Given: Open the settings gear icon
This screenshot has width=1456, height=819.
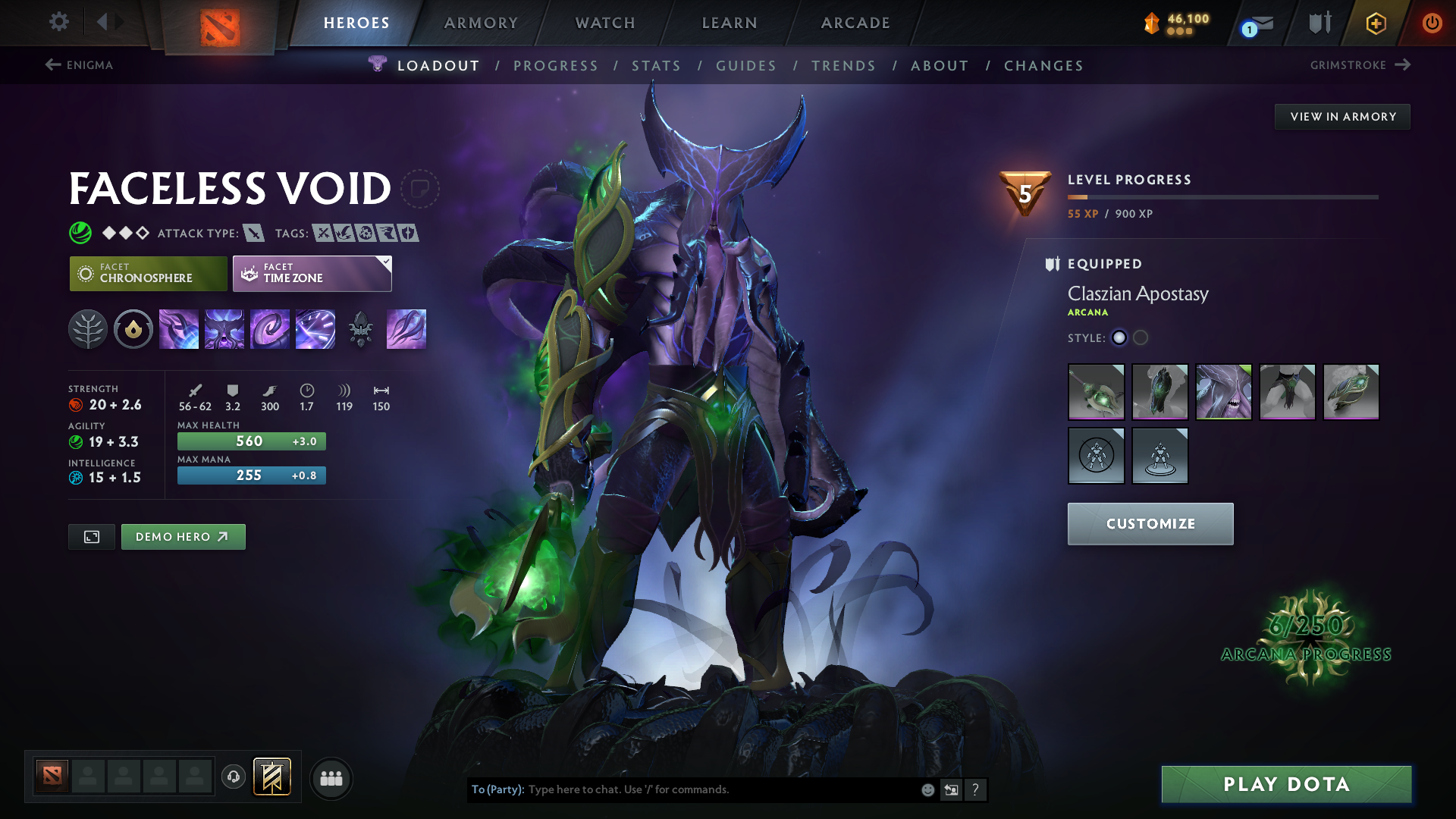Looking at the screenshot, I should 59,22.
